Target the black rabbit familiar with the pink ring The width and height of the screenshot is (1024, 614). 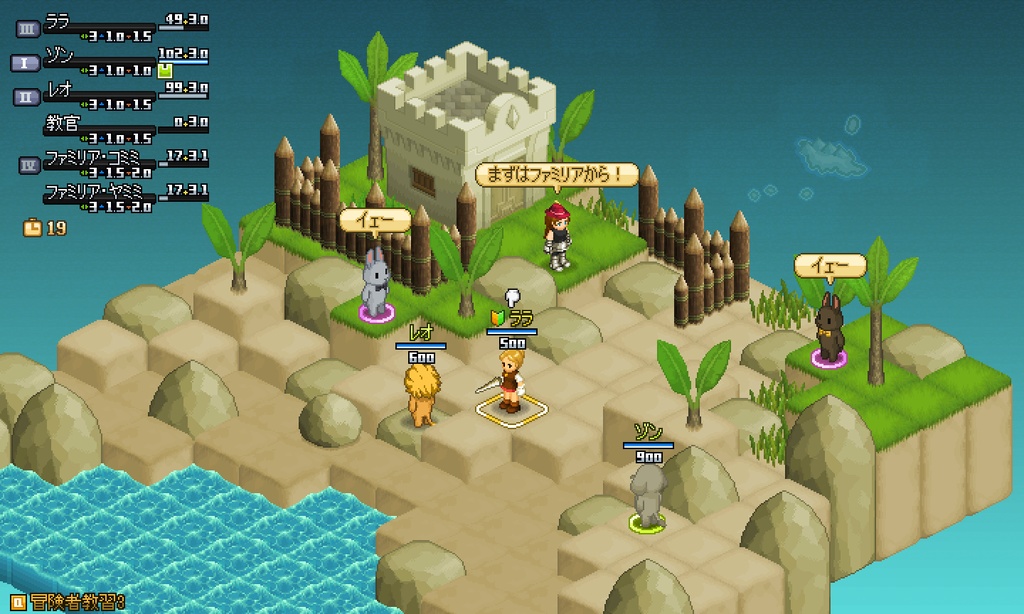click(x=829, y=330)
